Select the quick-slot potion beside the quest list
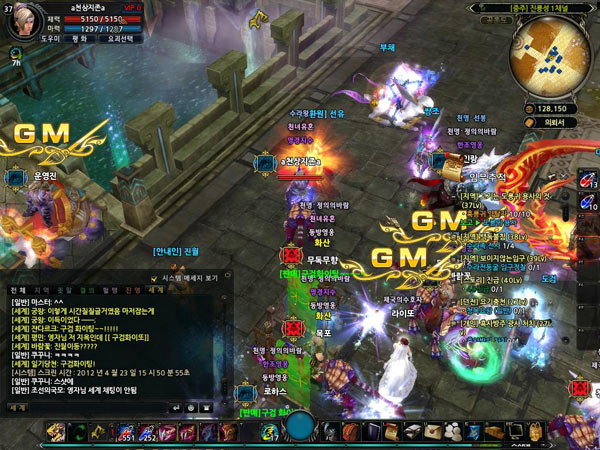Screen dimensions: 600x450 coord(587,180)
